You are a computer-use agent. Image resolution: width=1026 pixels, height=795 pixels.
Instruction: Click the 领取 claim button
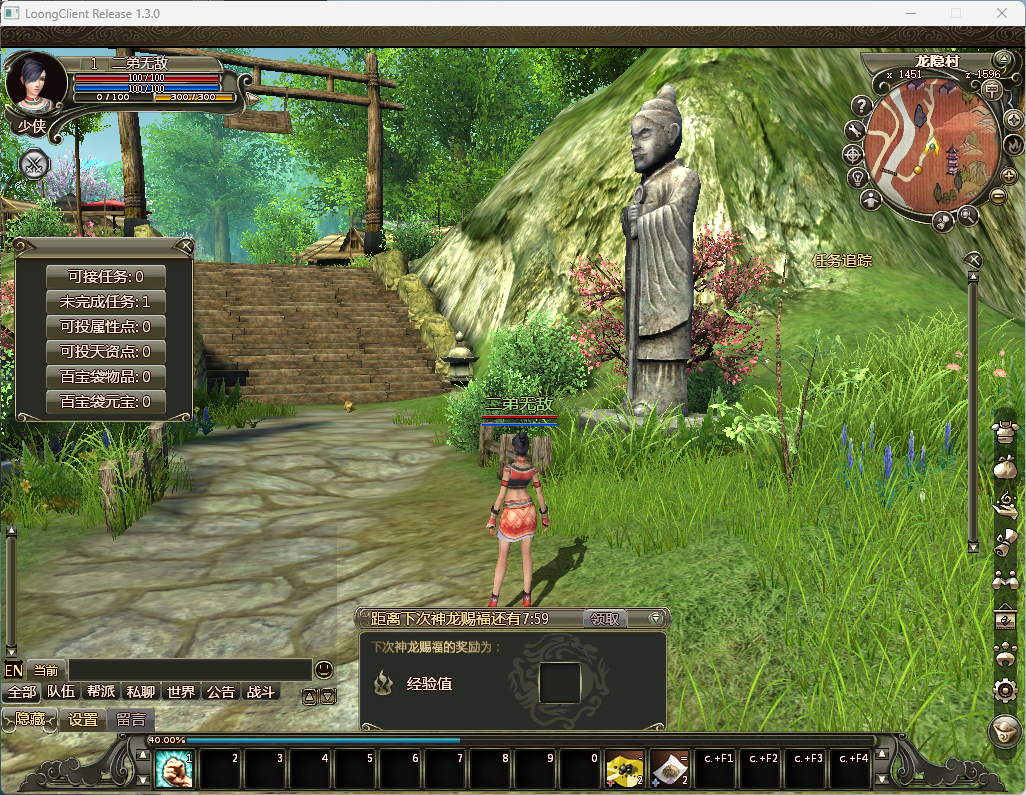tap(606, 619)
